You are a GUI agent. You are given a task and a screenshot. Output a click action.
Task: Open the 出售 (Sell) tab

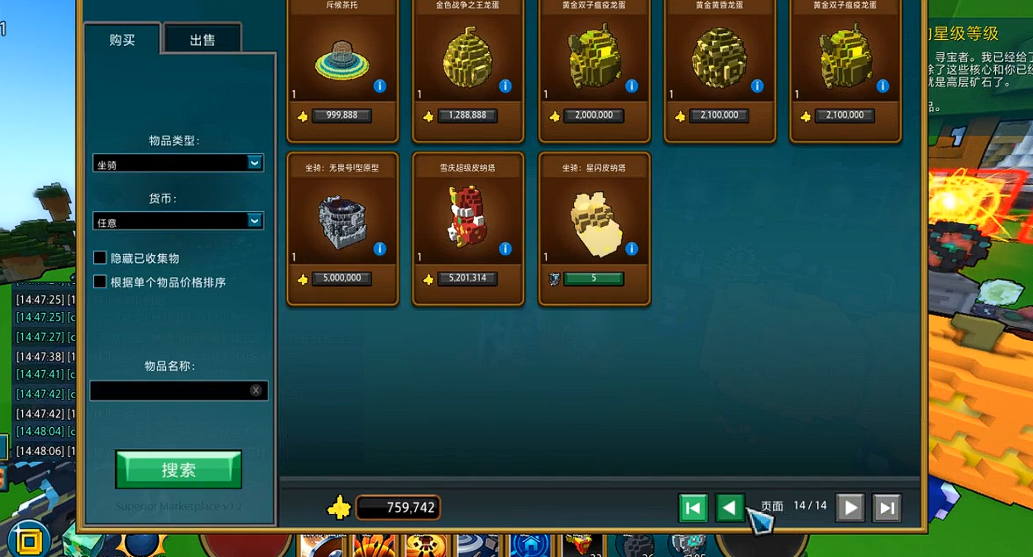pos(202,40)
